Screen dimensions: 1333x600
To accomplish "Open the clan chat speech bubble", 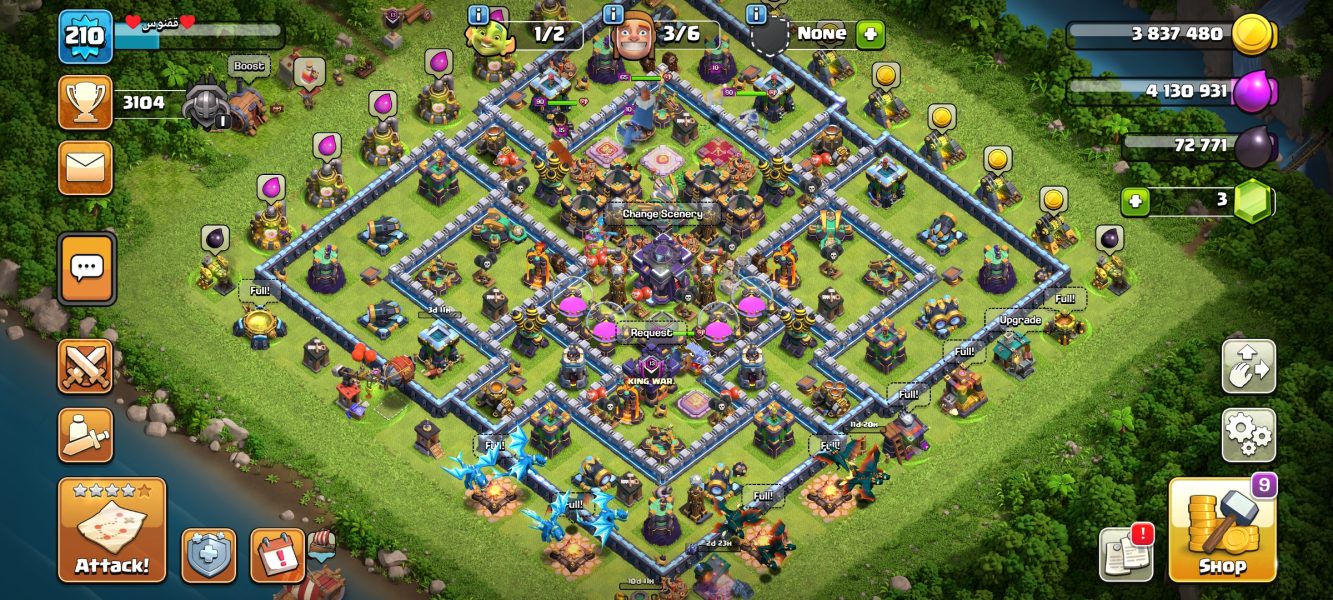I will pos(87,268).
